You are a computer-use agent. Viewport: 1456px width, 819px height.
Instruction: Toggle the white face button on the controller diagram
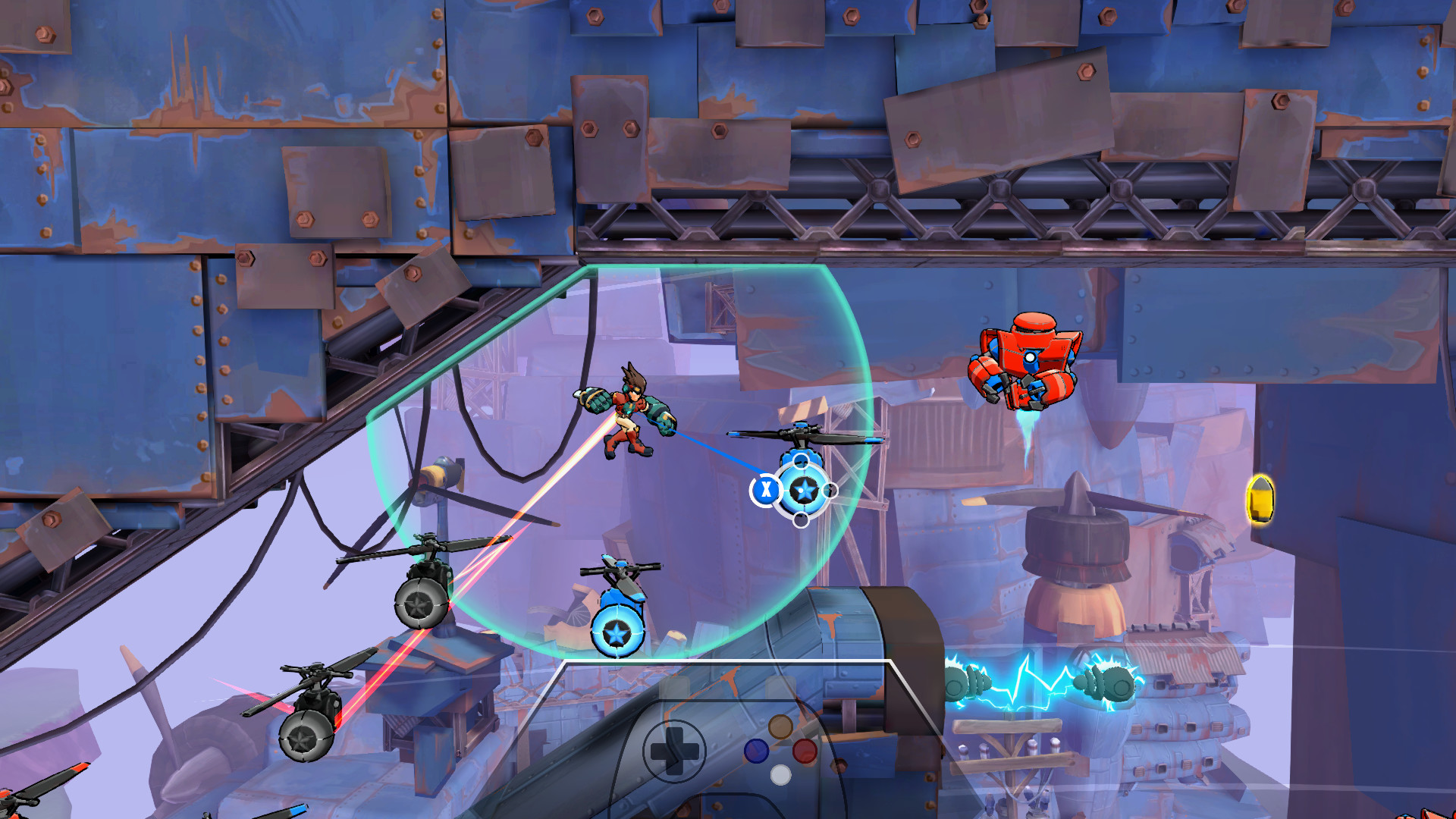click(x=781, y=774)
